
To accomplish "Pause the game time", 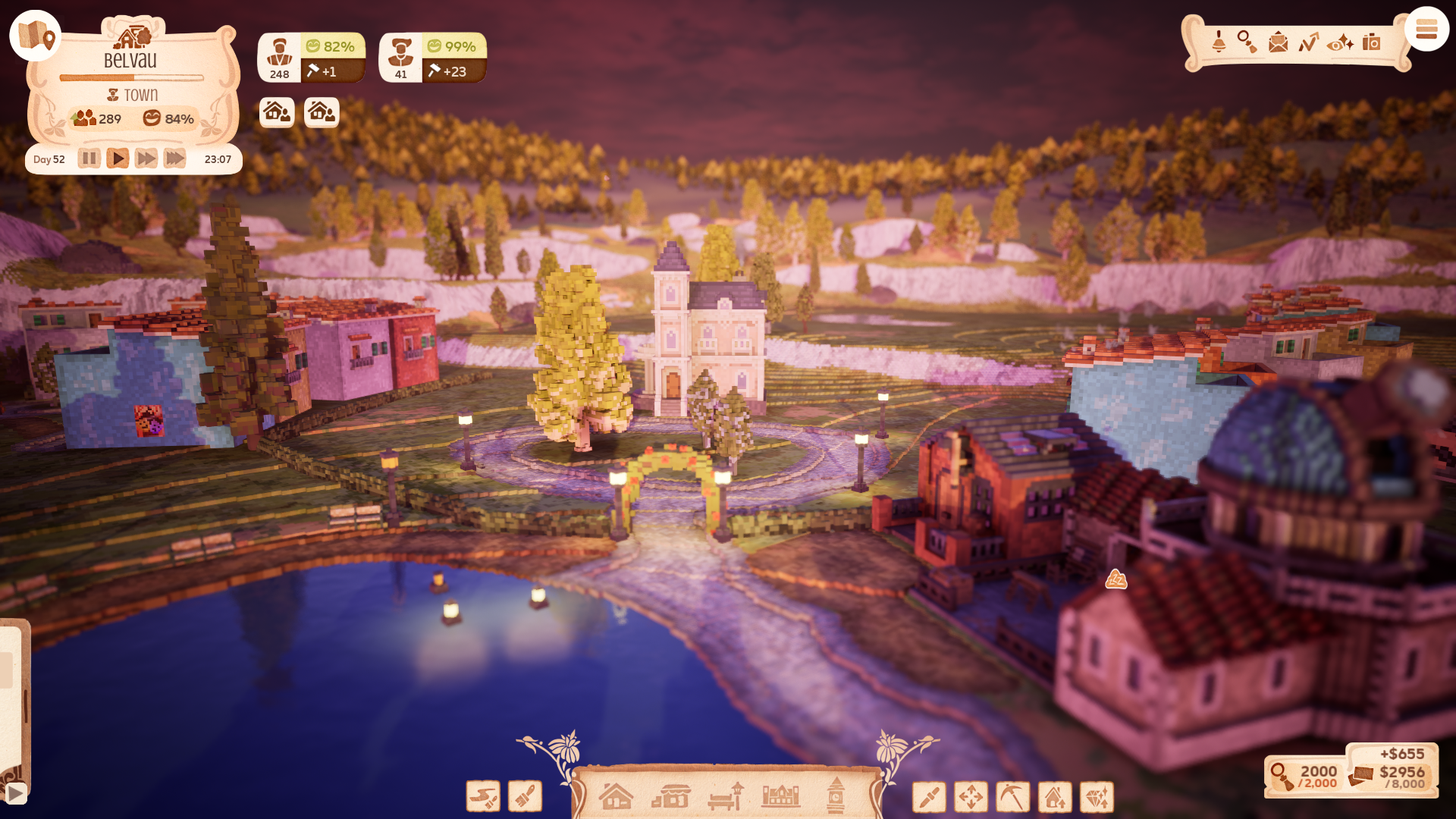I will [x=89, y=158].
